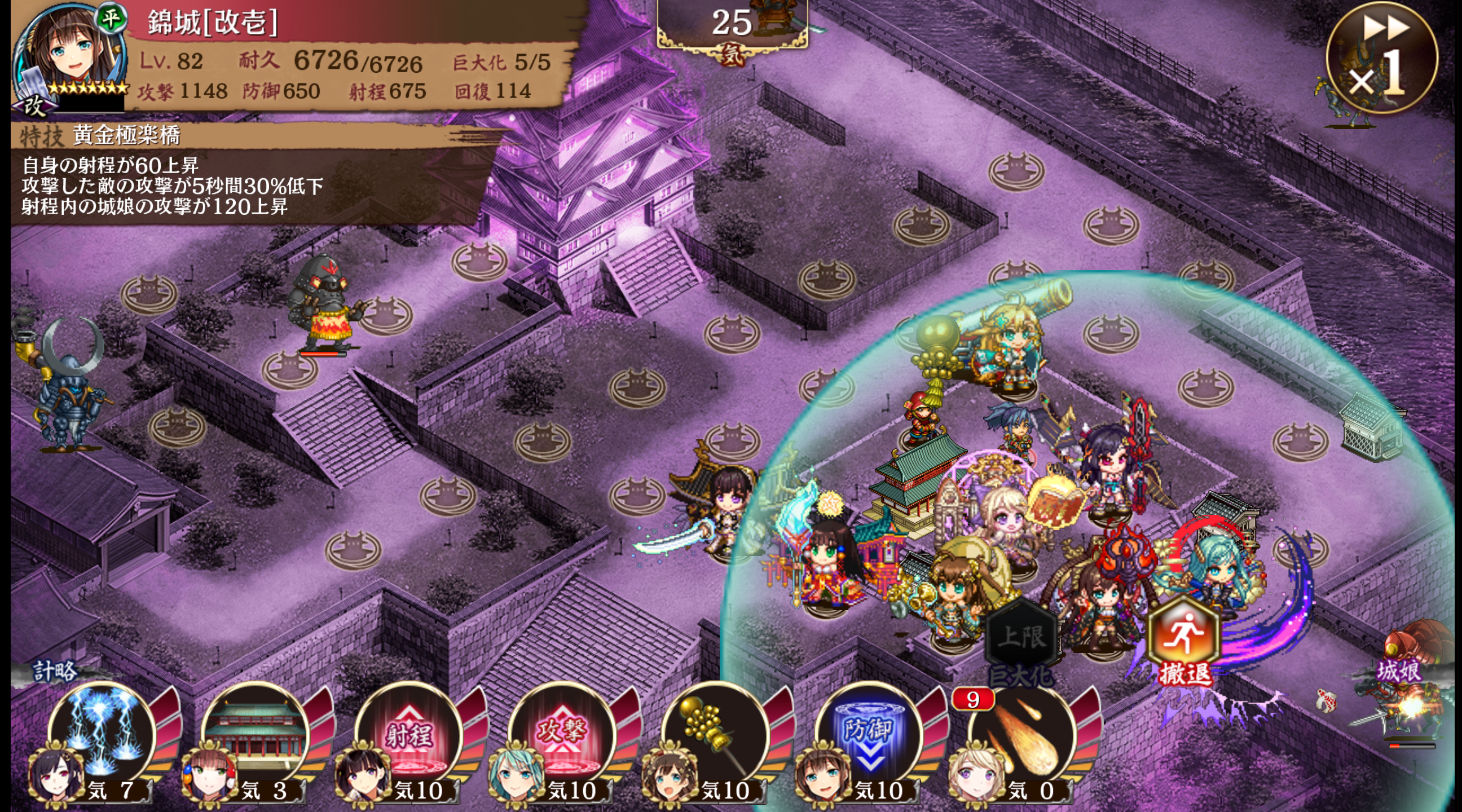The image size is (1462, 812).
Task: Activate the 射程 range boost stratagem
Action: coord(409,735)
